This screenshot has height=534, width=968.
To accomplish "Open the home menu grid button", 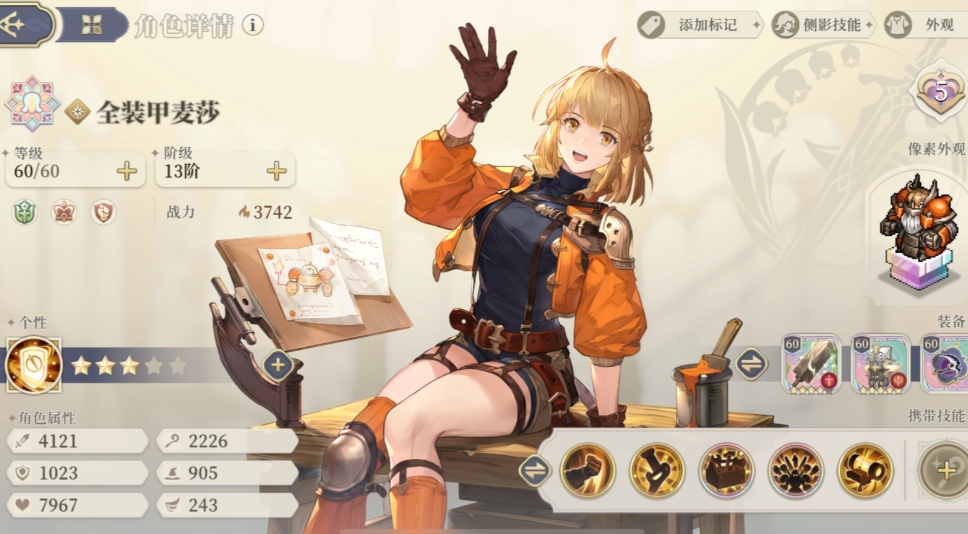I will [x=92, y=24].
